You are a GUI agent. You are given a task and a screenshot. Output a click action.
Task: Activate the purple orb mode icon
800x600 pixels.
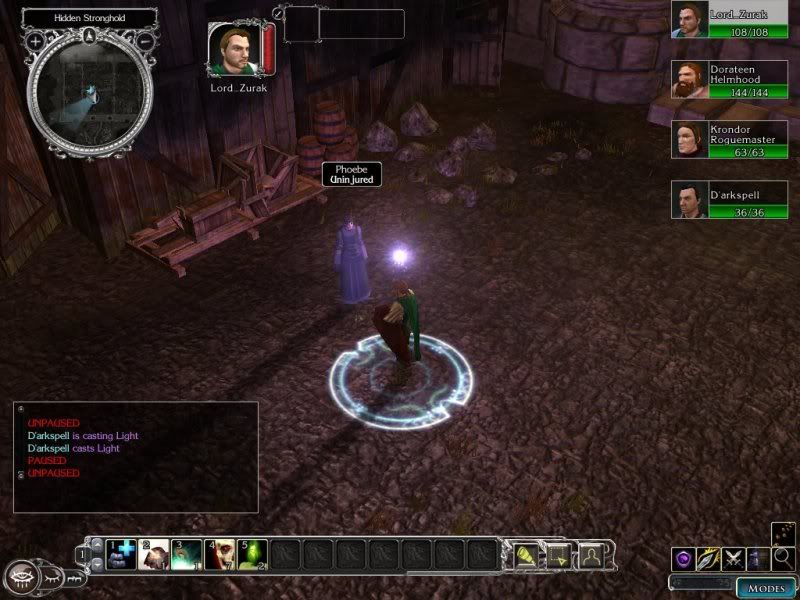pyautogui.click(x=684, y=558)
